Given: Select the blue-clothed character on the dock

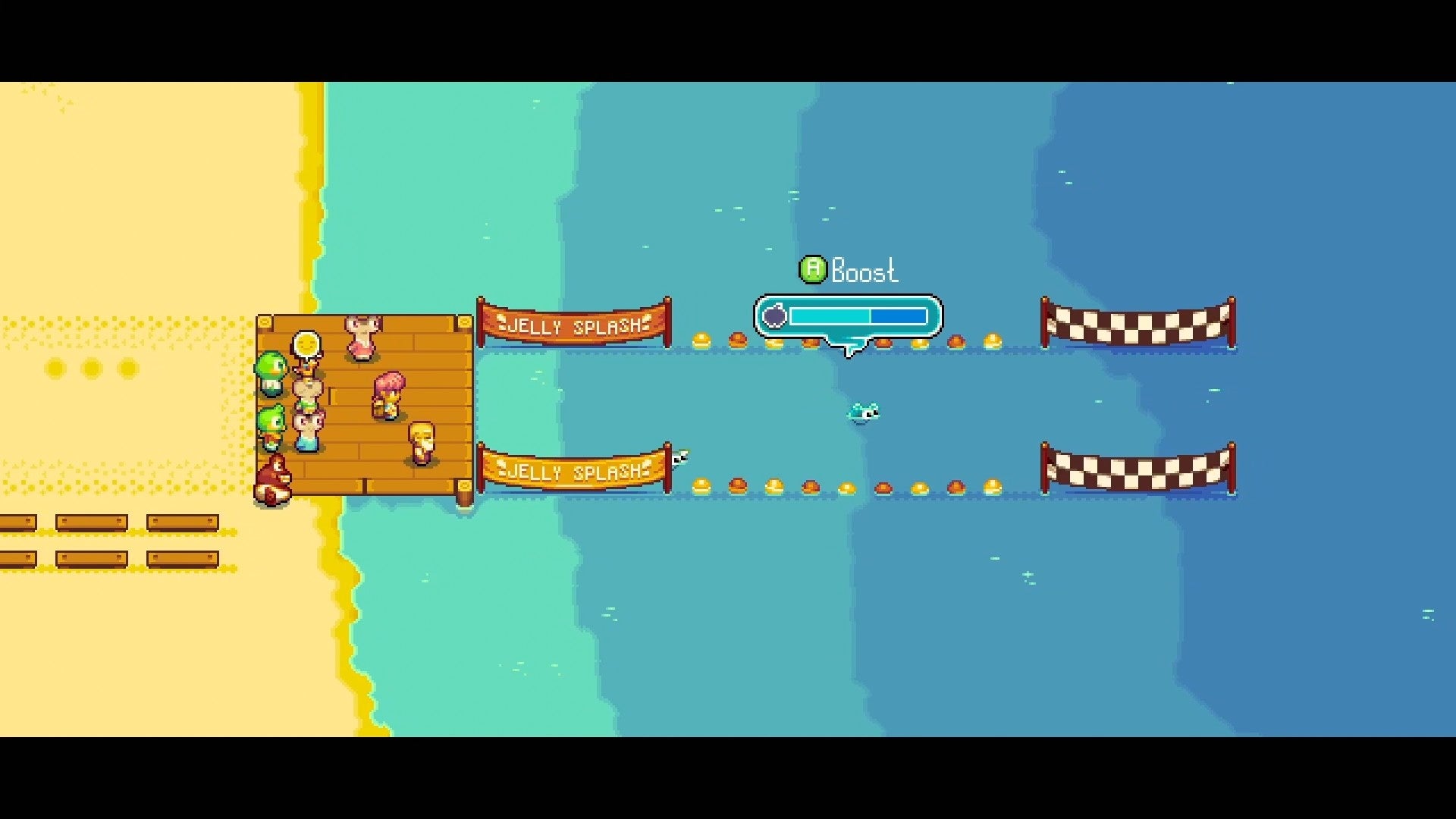Looking at the screenshot, I should [307, 435].
